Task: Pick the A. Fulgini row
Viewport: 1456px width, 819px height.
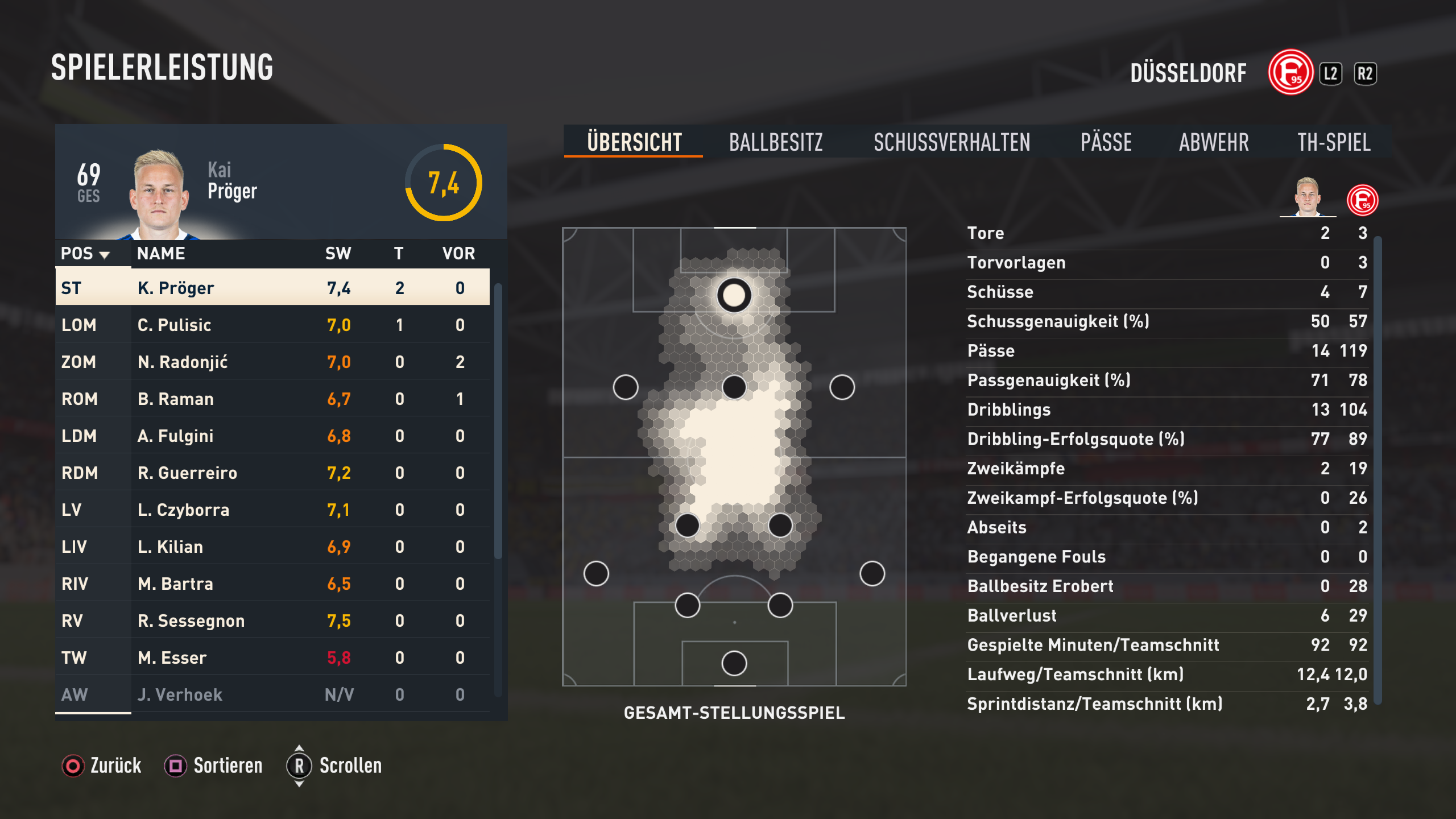Action: tap(272, 436)
